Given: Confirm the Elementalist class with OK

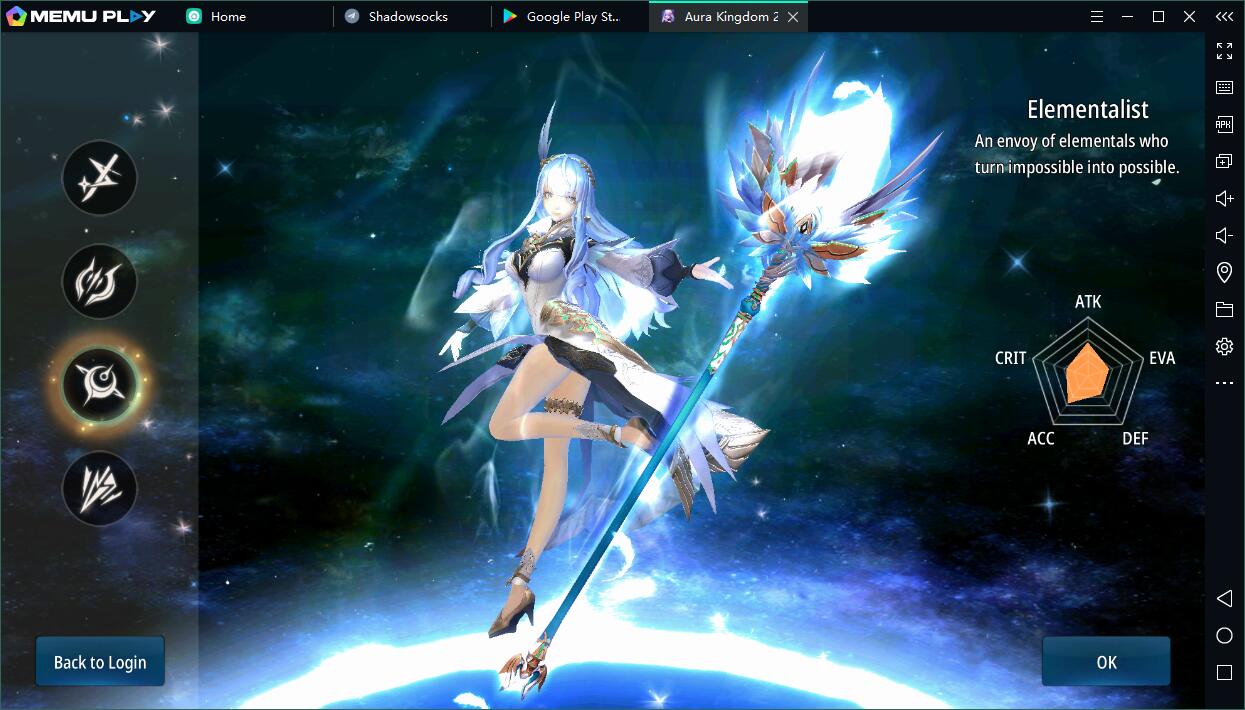Looking at the screenshot, I should click(x=1105, y=662).
